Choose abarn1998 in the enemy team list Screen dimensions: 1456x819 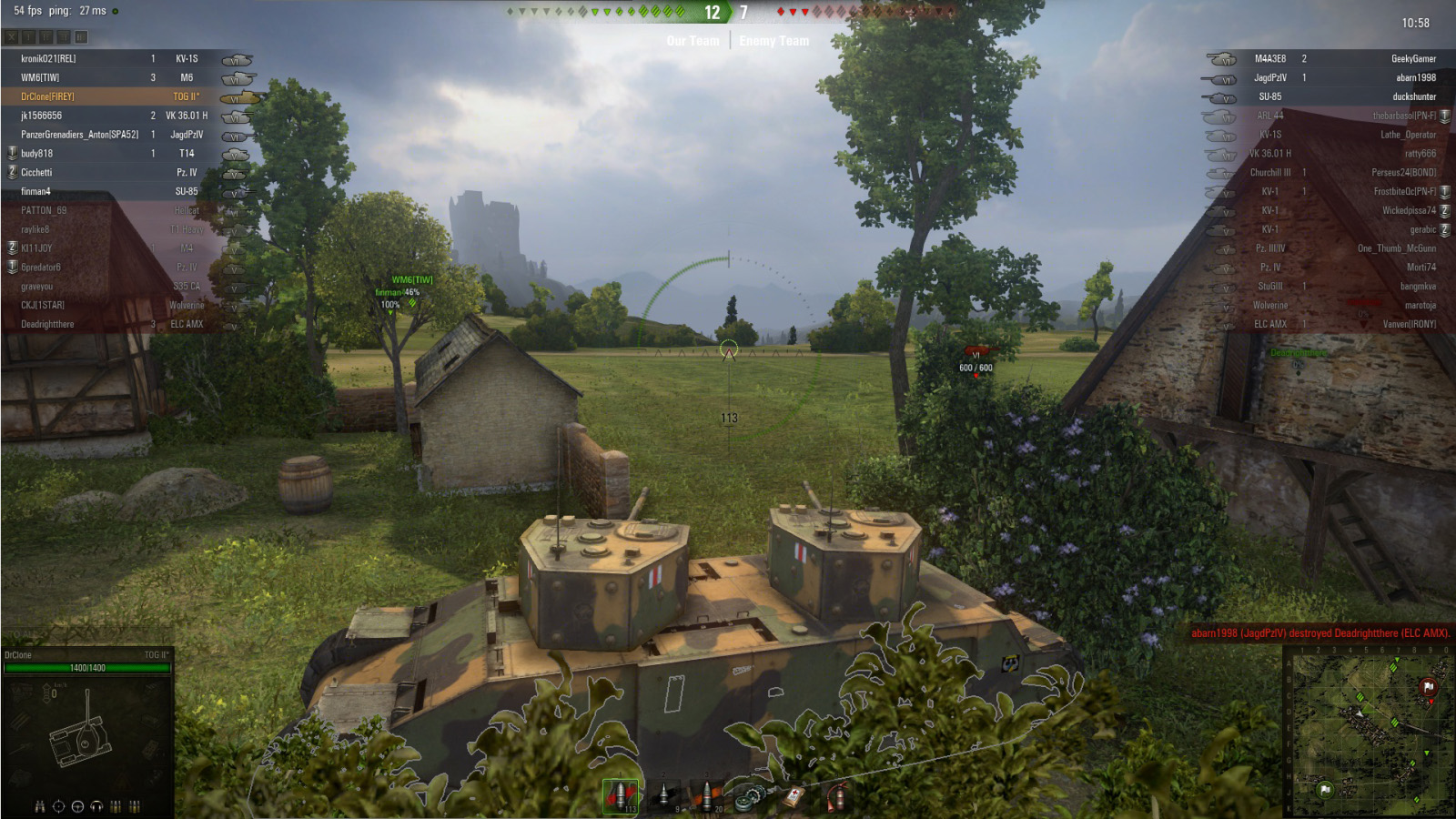point(1416,77)
